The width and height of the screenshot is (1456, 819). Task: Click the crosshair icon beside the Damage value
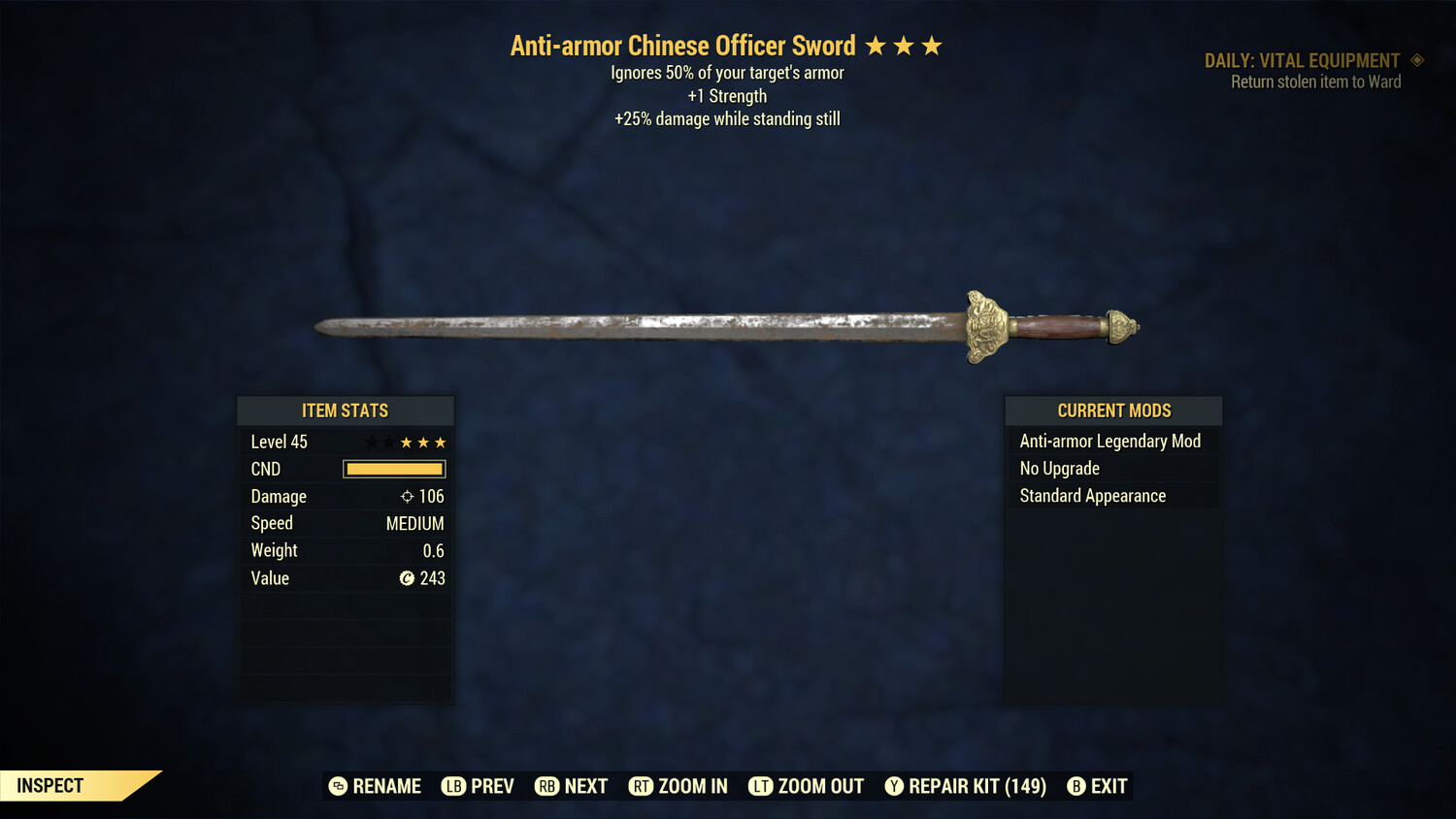(406, 496)
